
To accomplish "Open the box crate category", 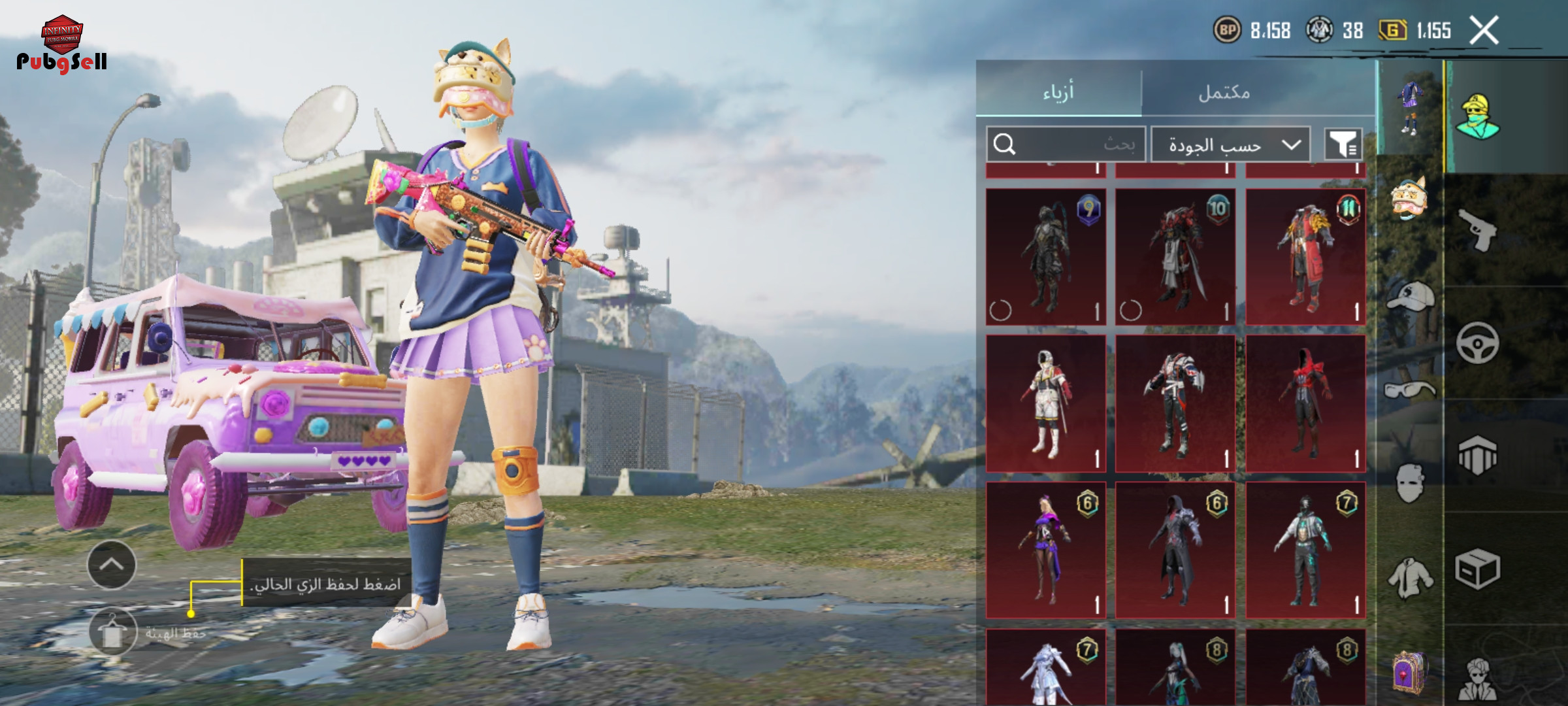I will pos(1478,569).
